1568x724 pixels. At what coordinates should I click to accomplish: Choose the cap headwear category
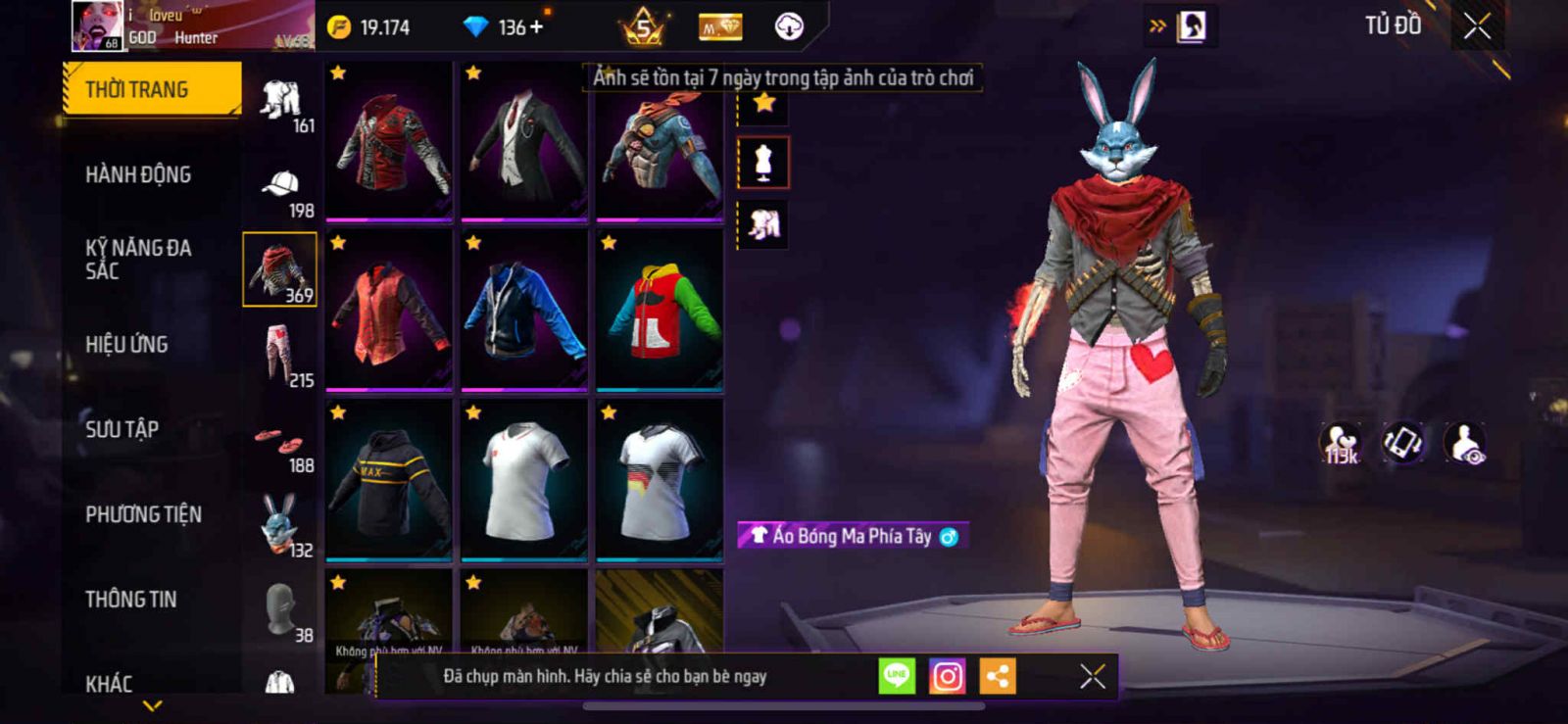tap(280, 186)
